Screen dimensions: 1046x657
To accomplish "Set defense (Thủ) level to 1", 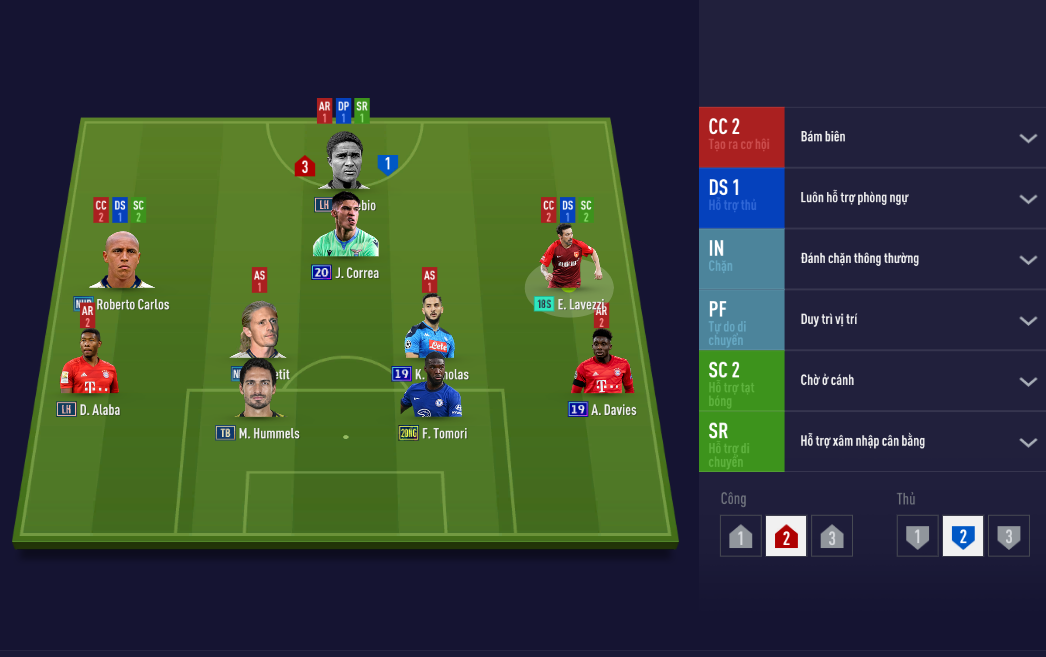I will pyautogui.click(x=917, y=537).
